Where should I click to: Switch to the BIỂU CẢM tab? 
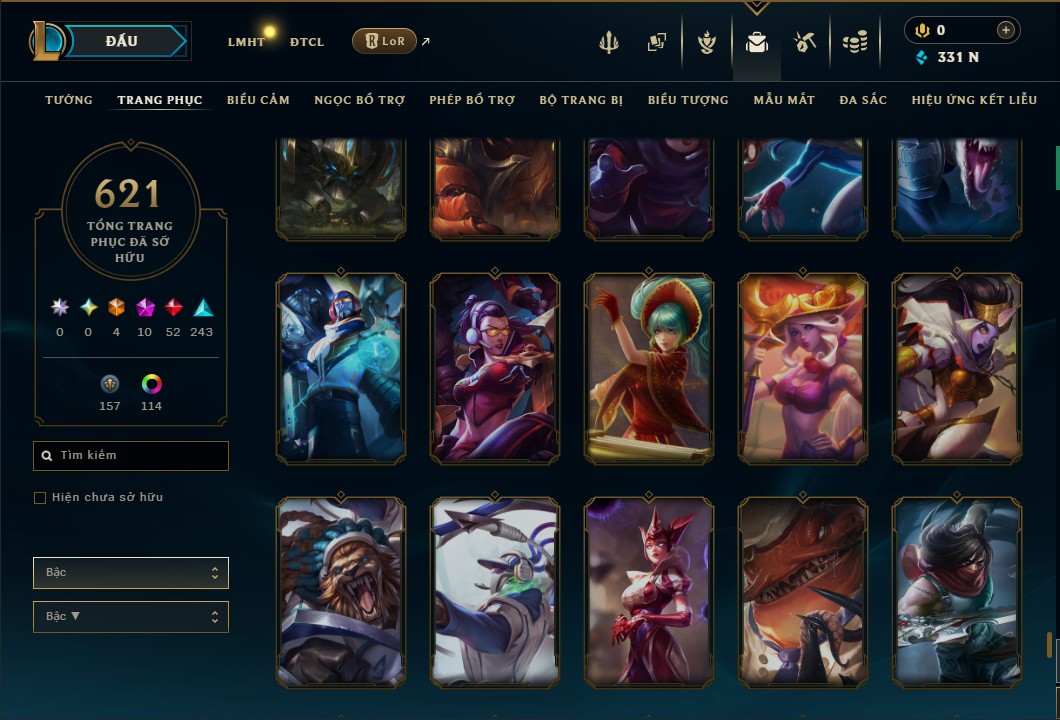[x=258, y=100]
